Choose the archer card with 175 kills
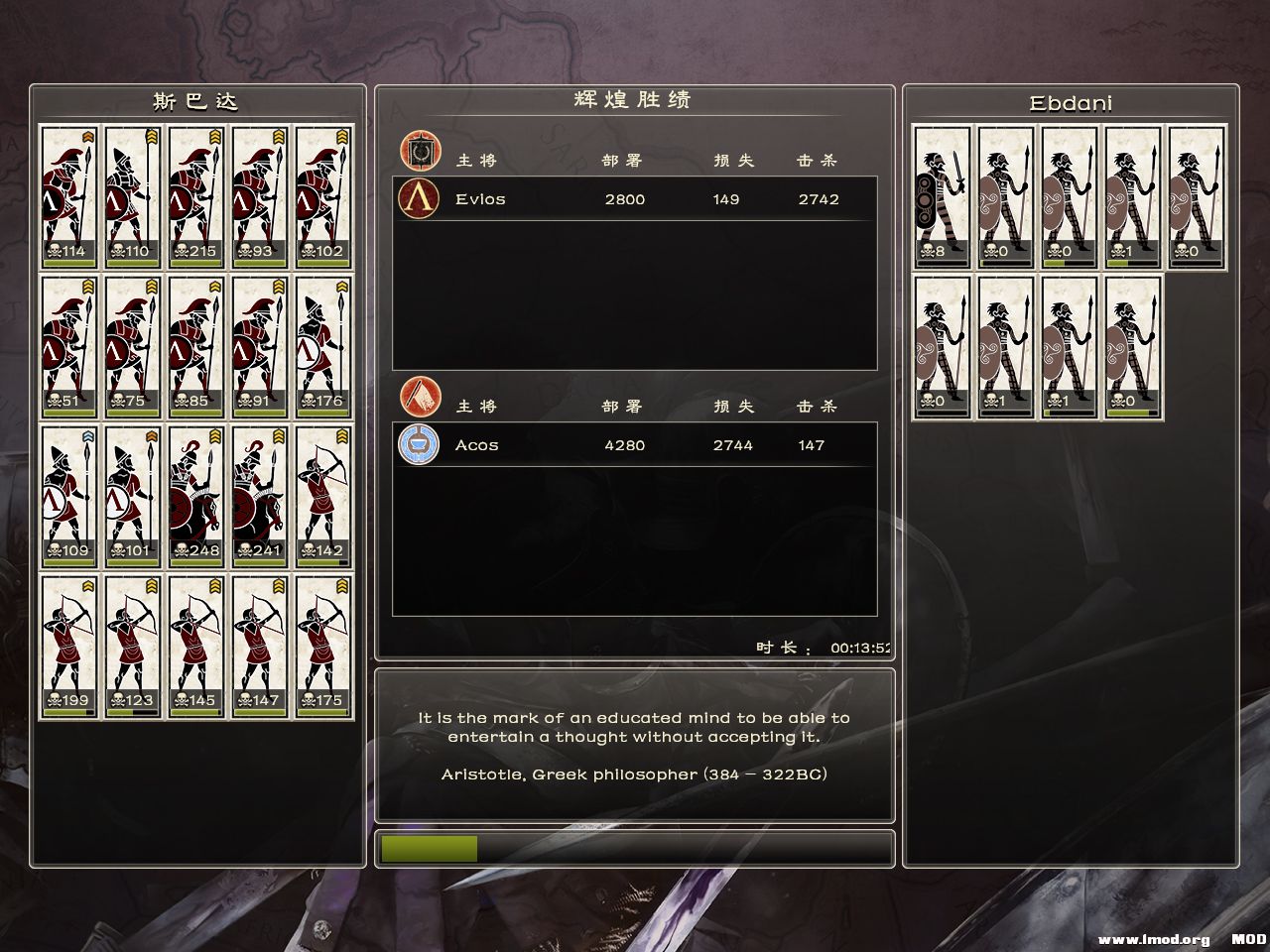The height and width of the screenshot is (952, 1270). (323, 647)
